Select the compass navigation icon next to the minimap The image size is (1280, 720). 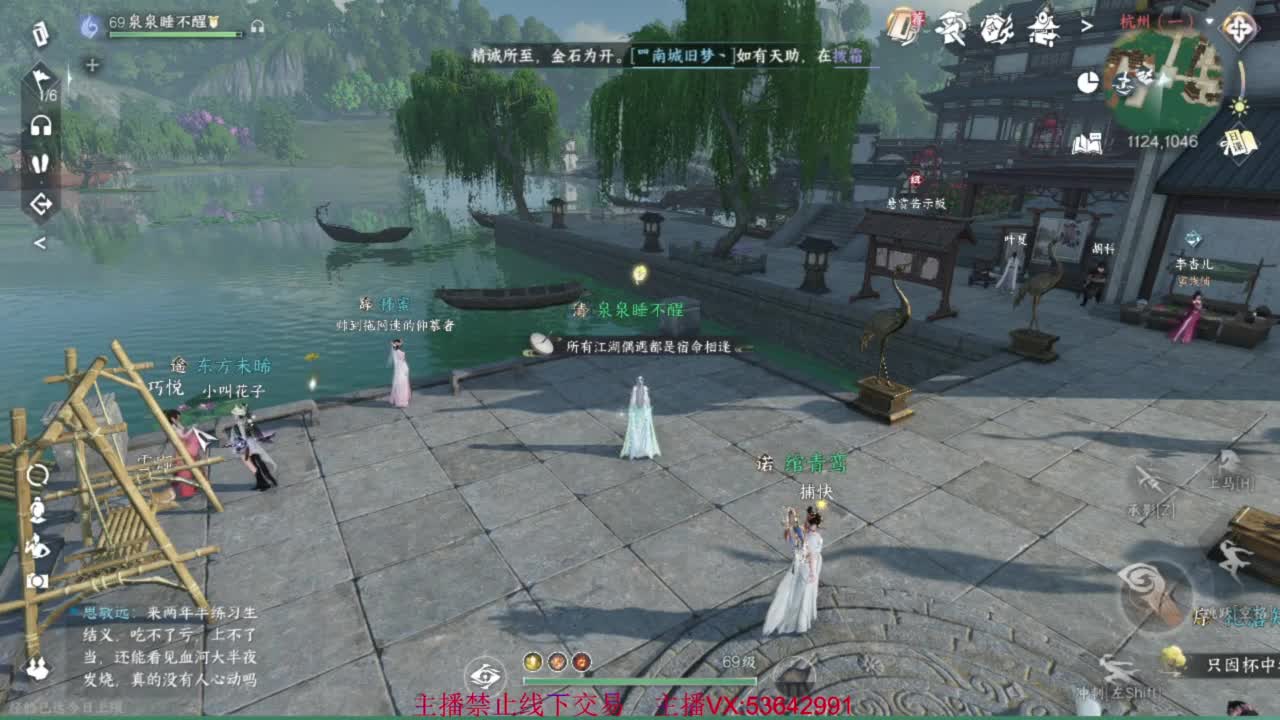[x=1239, y=28]
